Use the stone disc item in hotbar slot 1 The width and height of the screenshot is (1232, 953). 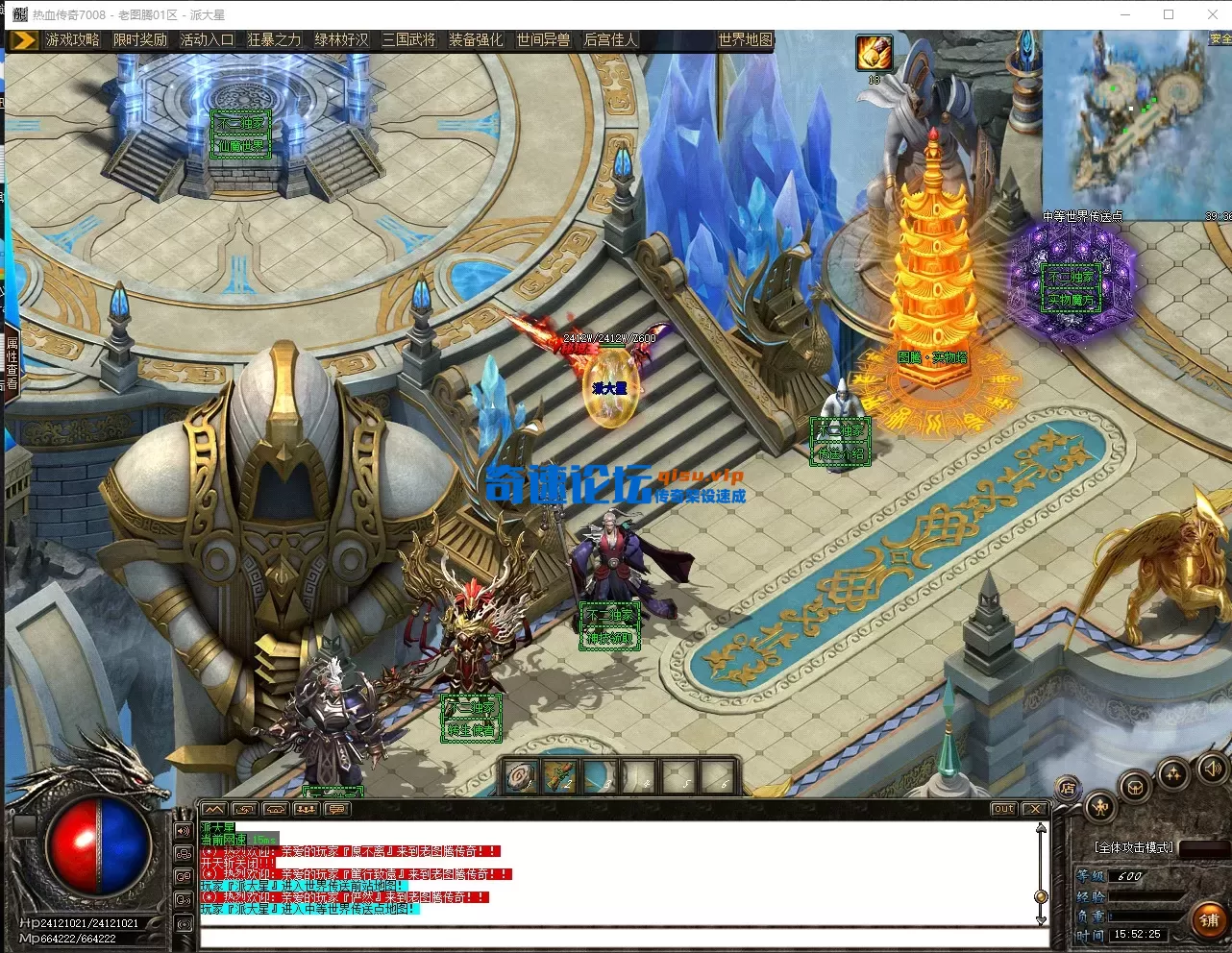[522, 776]
